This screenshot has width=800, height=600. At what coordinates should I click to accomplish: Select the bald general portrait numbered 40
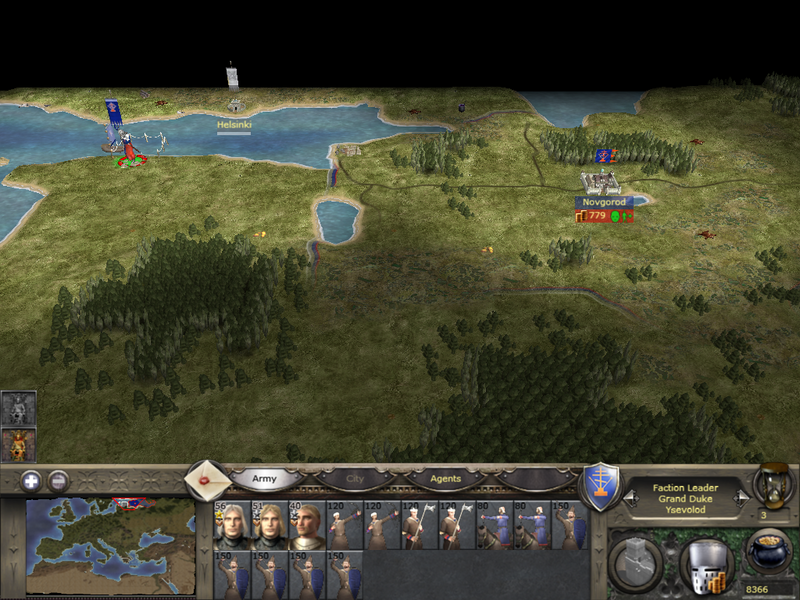click(x=307, y=526)
